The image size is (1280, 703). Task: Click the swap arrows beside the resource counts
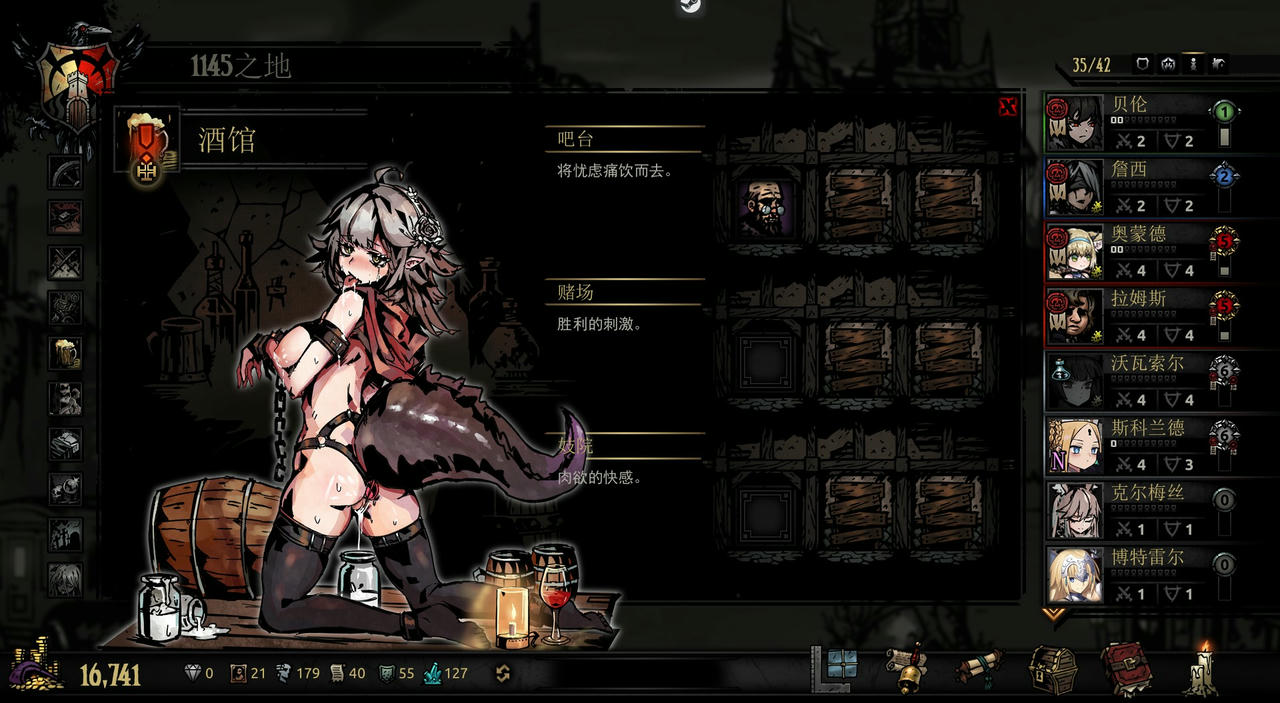coord(503,673)
